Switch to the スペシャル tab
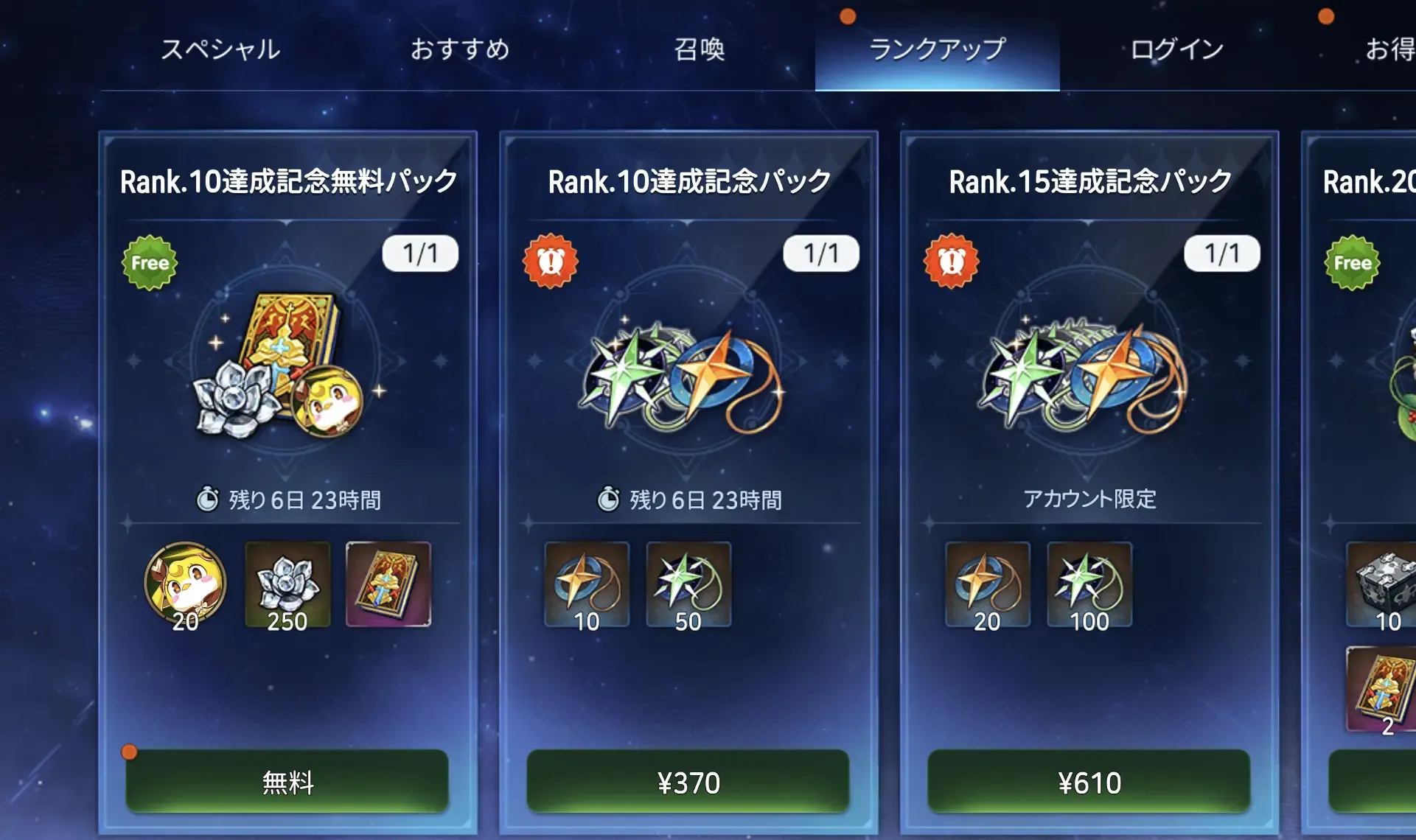 220,50
